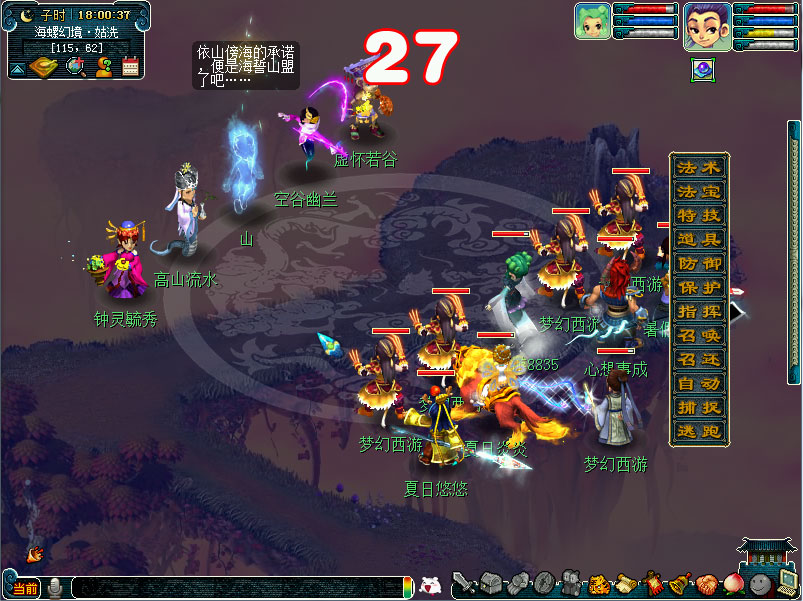Open the calendar icon under the clock
This screenshot has width=803, height=601.
click(130, 67)
